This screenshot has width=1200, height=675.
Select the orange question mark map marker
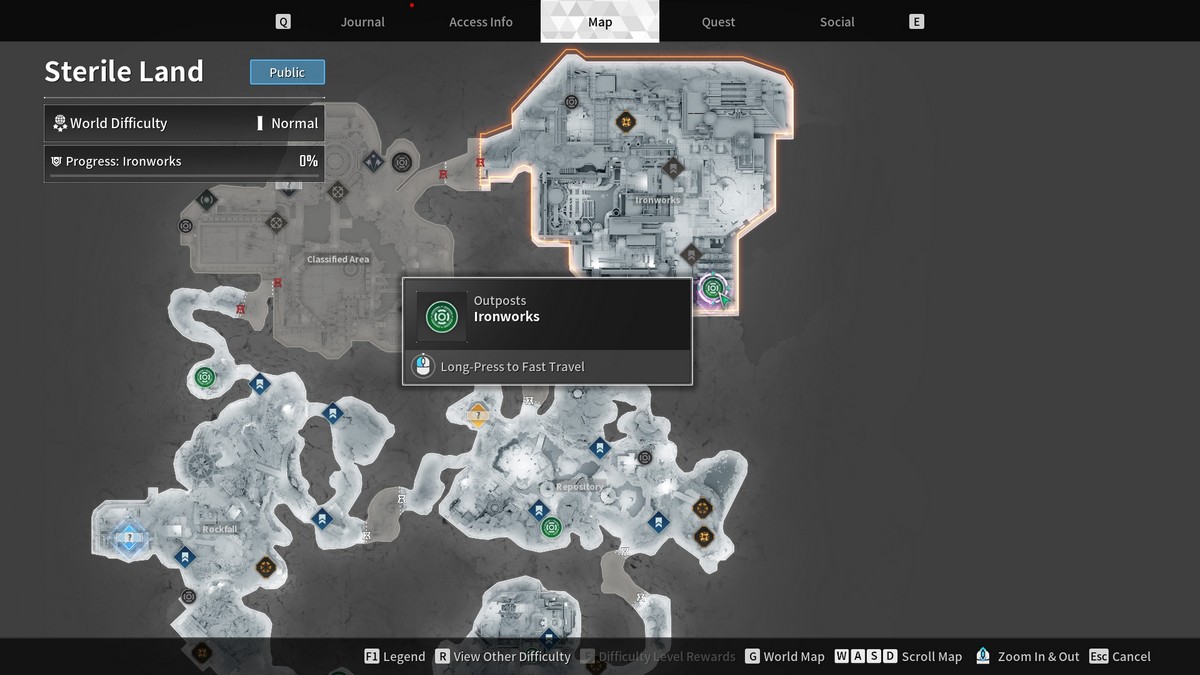pos(478,414)
